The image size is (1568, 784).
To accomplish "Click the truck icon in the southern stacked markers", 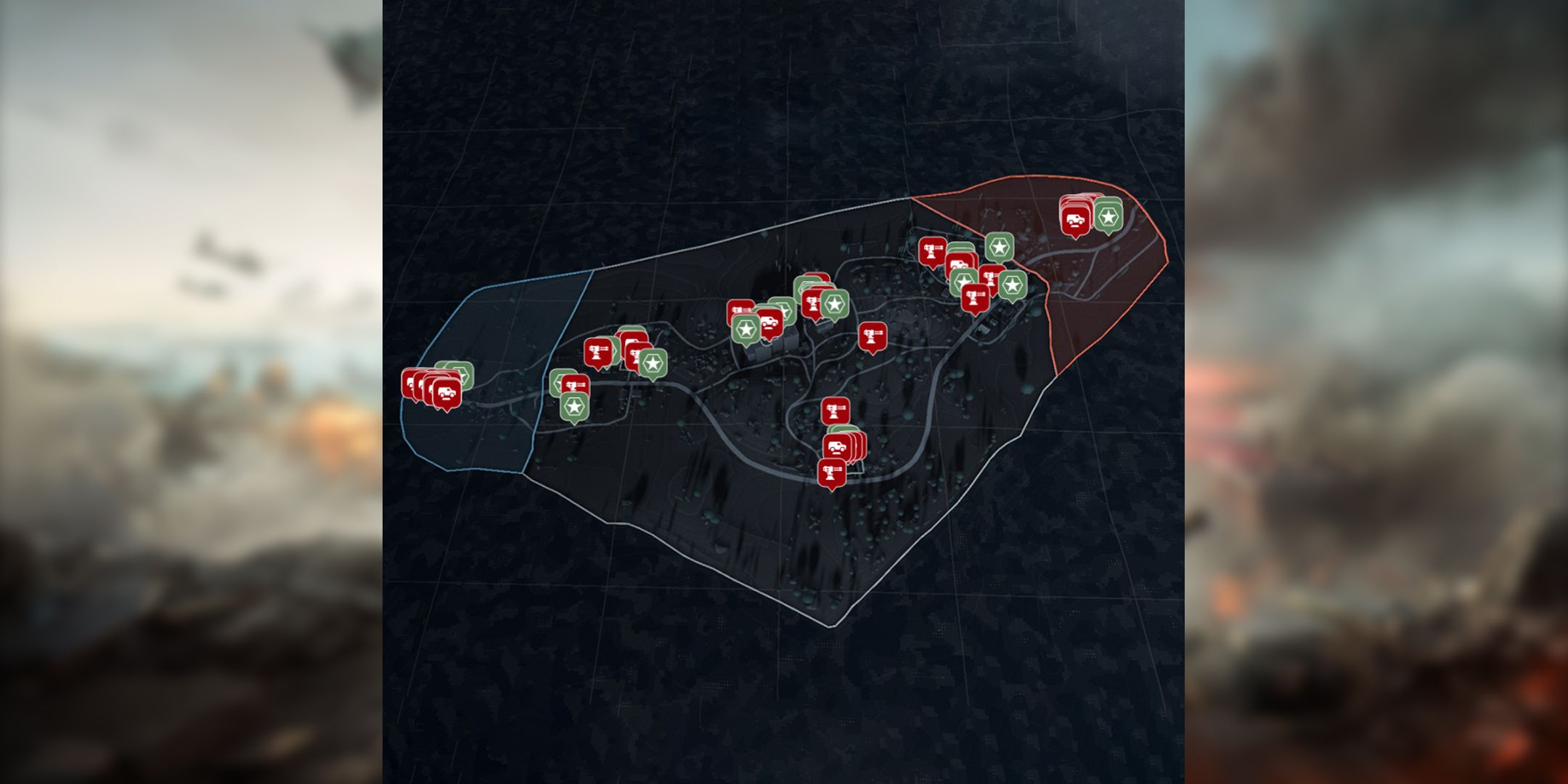I will click(x=836, y=447).
